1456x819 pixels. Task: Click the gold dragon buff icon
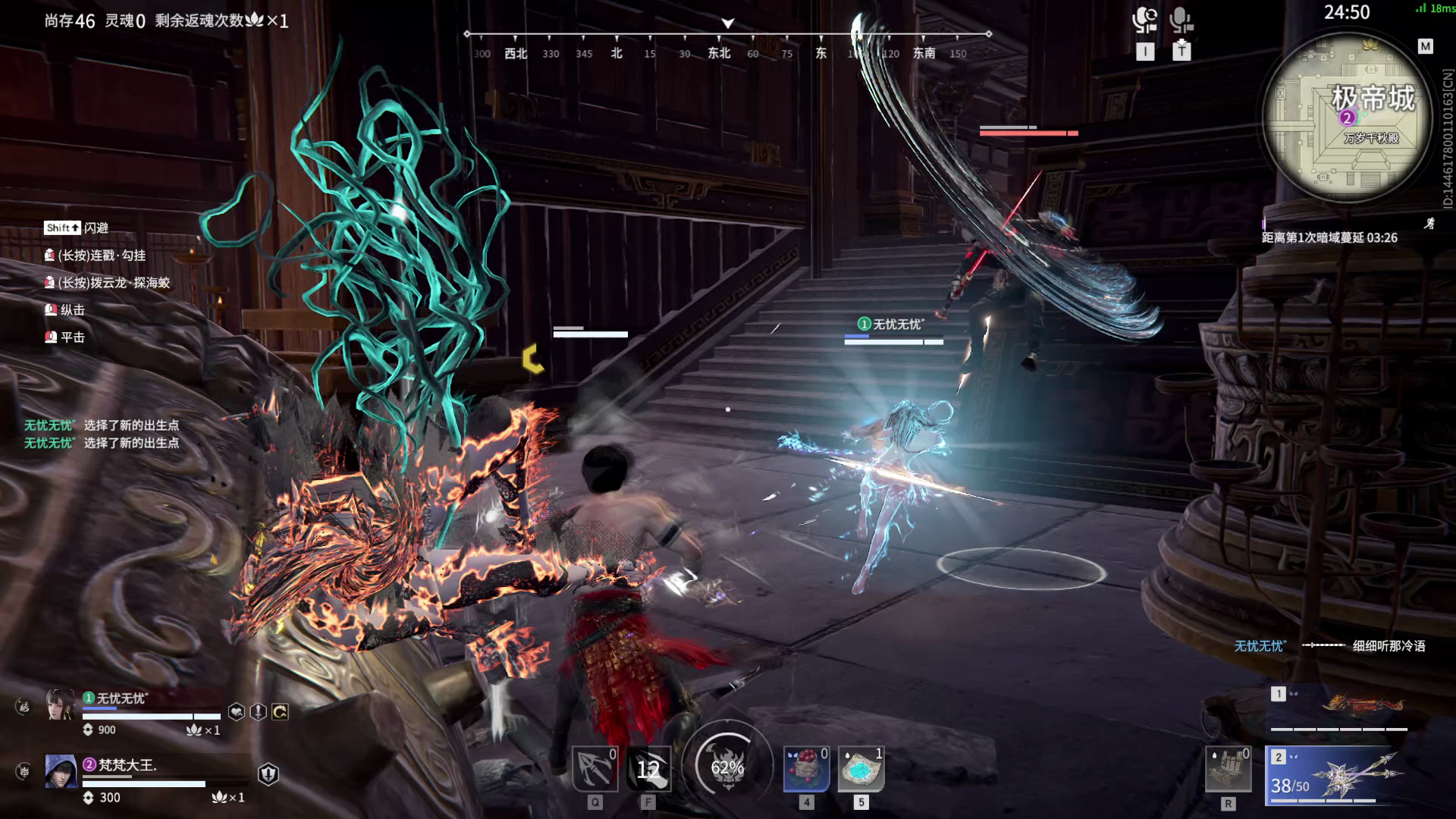(x=280, y=712)
